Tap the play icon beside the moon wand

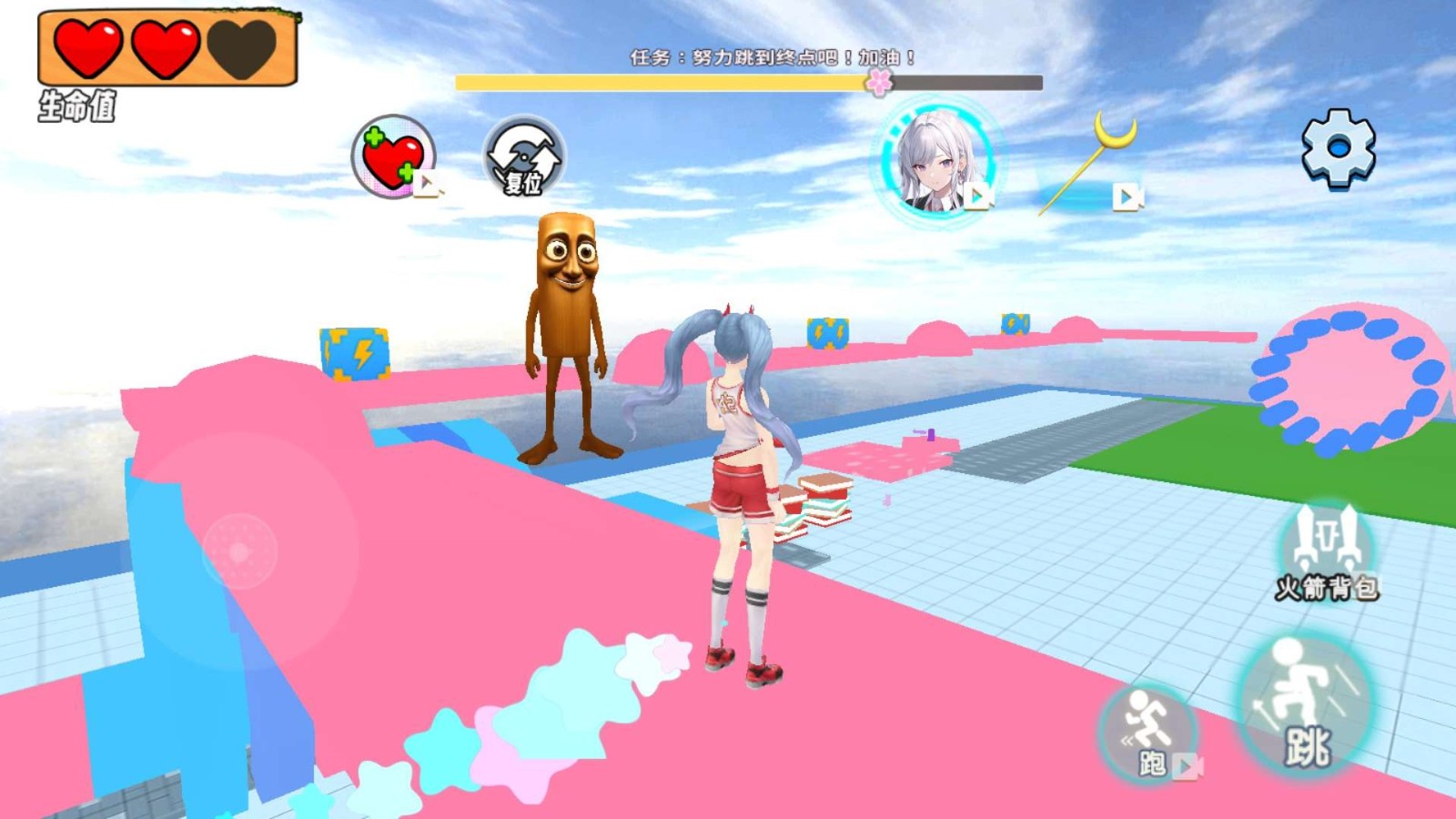tap(1128, 194)
